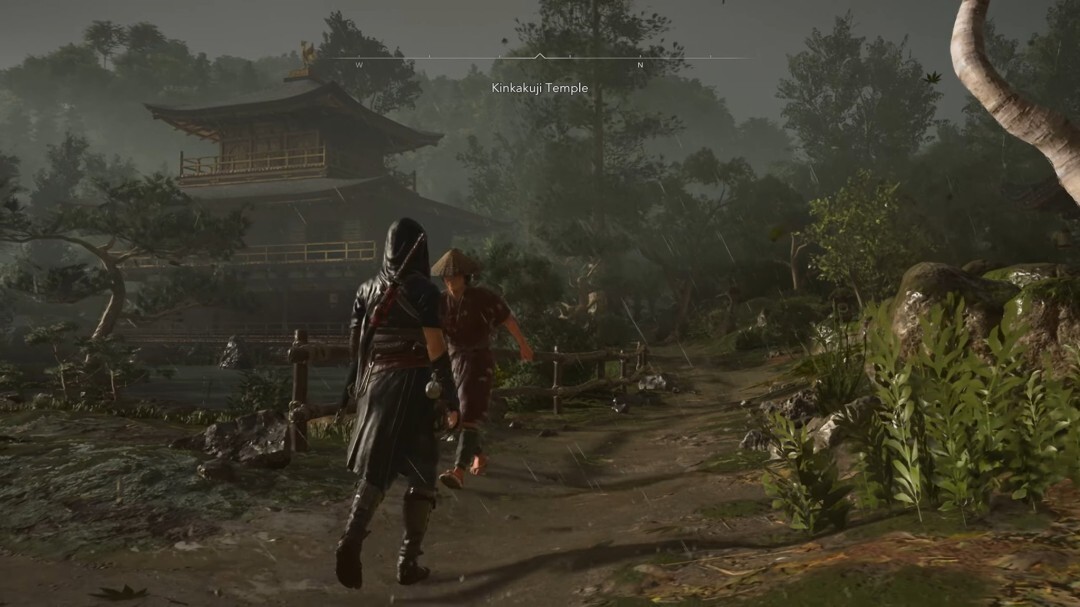Select the Kinkakuji Temple location label
This screenshot has height=607, width=1080.
[539, 88]
